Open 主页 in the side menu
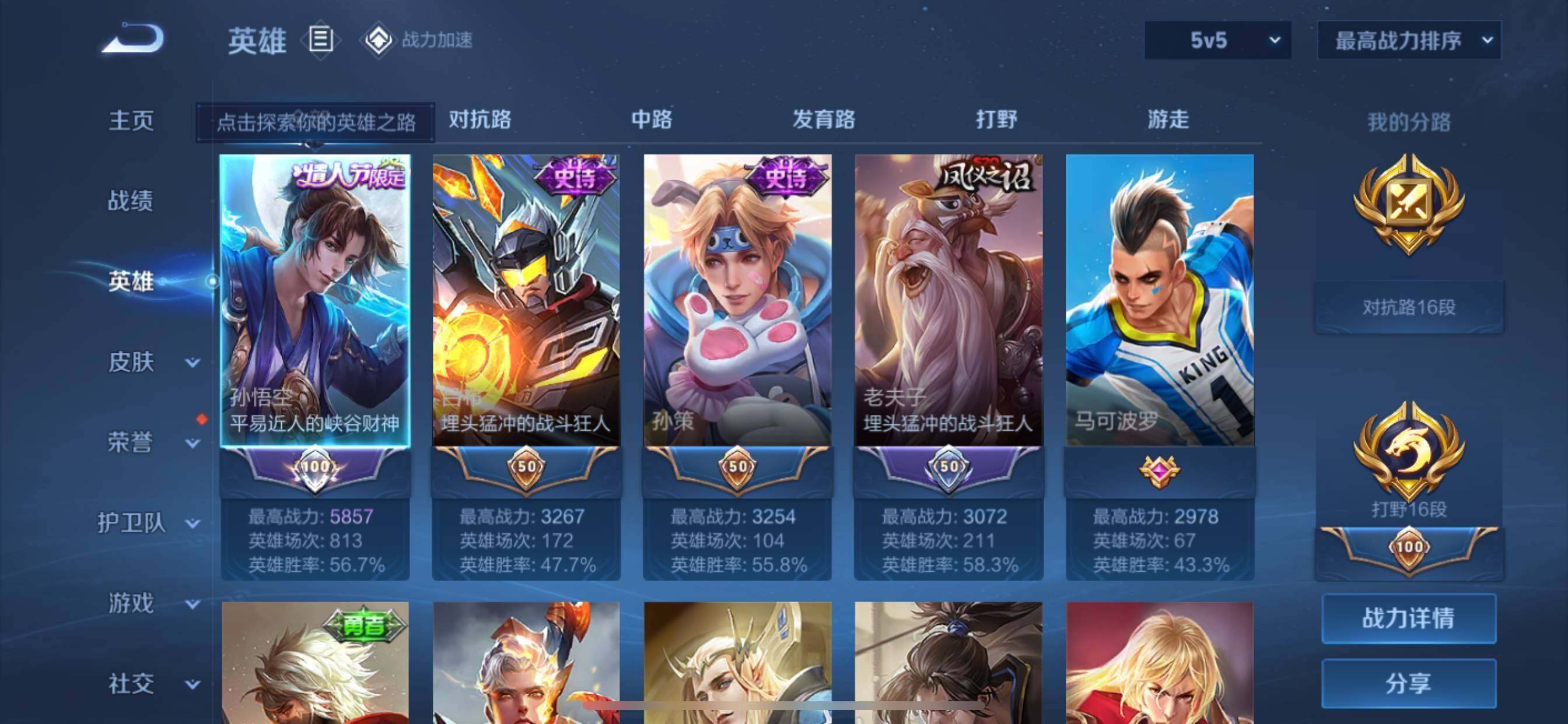The height and width of the screenshot is (724, 1568). (x=131, y=121)
